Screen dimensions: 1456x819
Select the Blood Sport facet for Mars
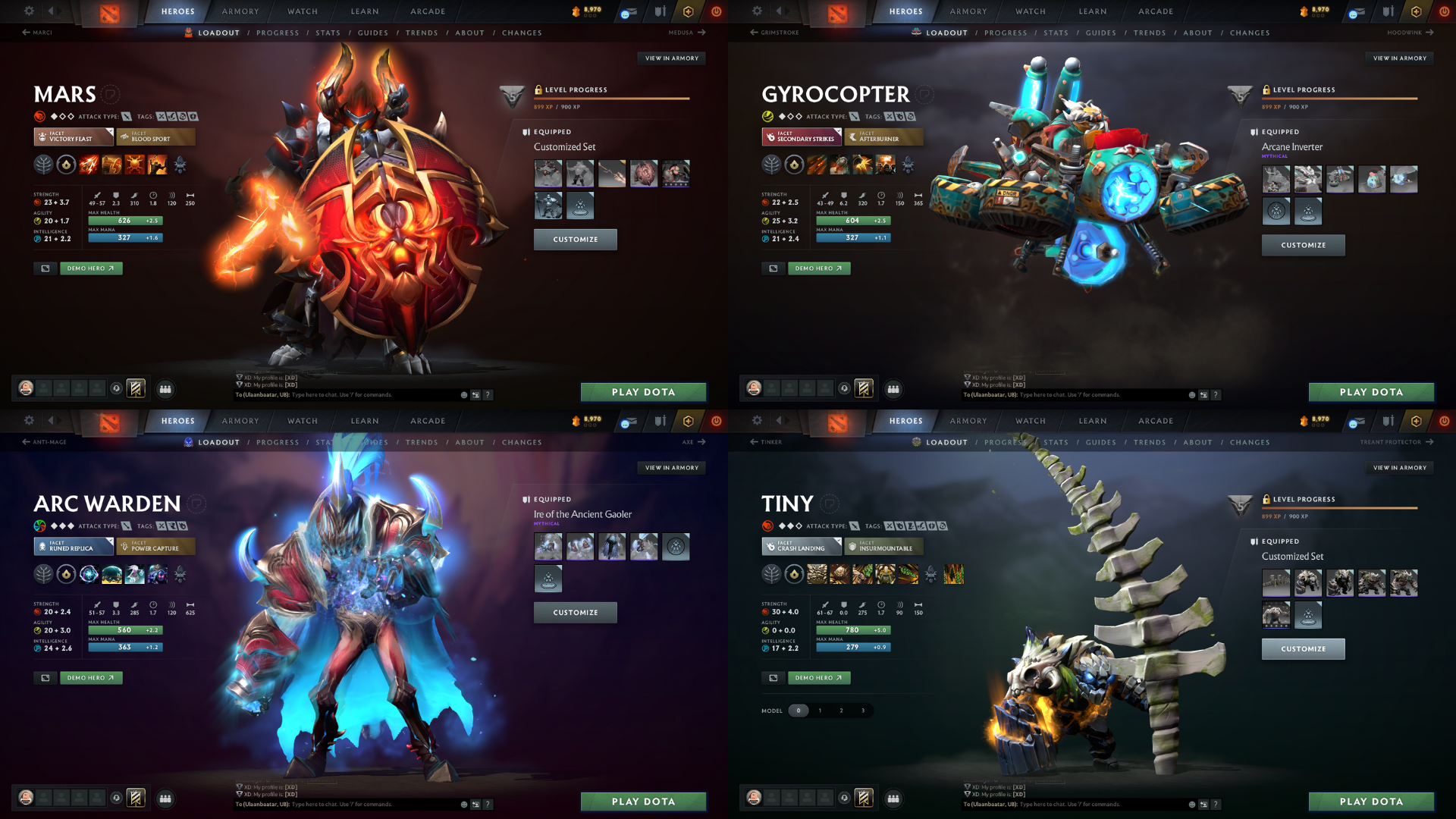tap(155, 137)
